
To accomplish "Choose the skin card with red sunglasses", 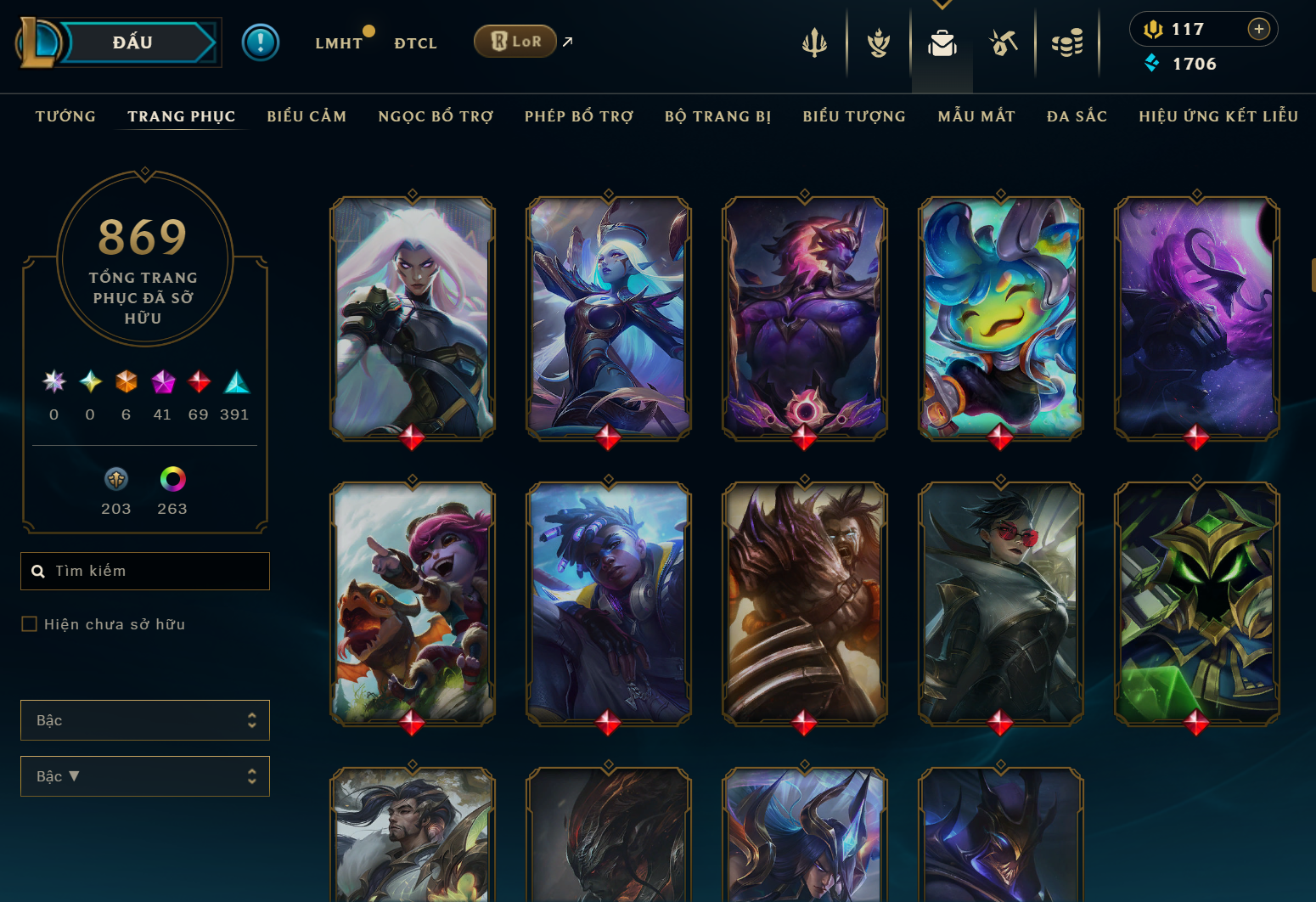I will click(1000, 603).
